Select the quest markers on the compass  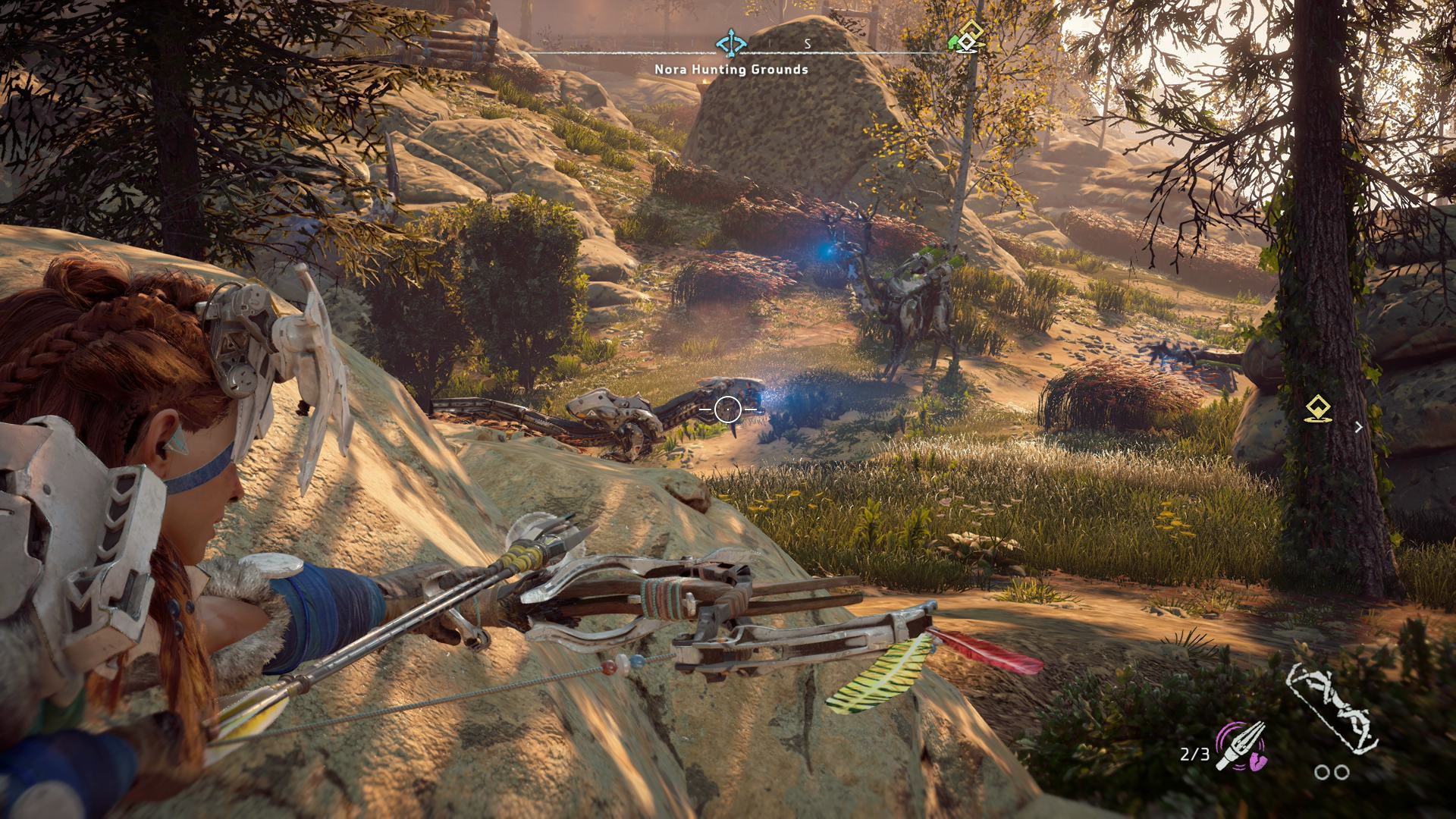point(967,38)
